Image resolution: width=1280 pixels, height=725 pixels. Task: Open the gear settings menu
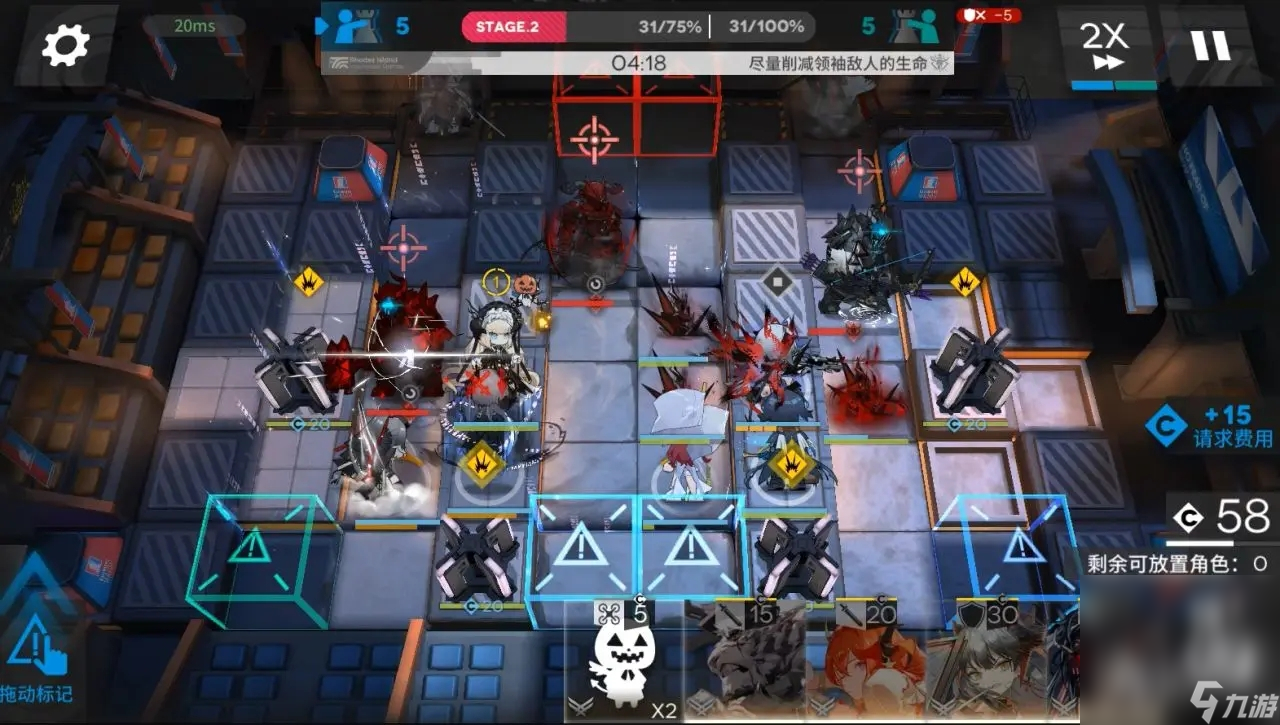(66, 45)
